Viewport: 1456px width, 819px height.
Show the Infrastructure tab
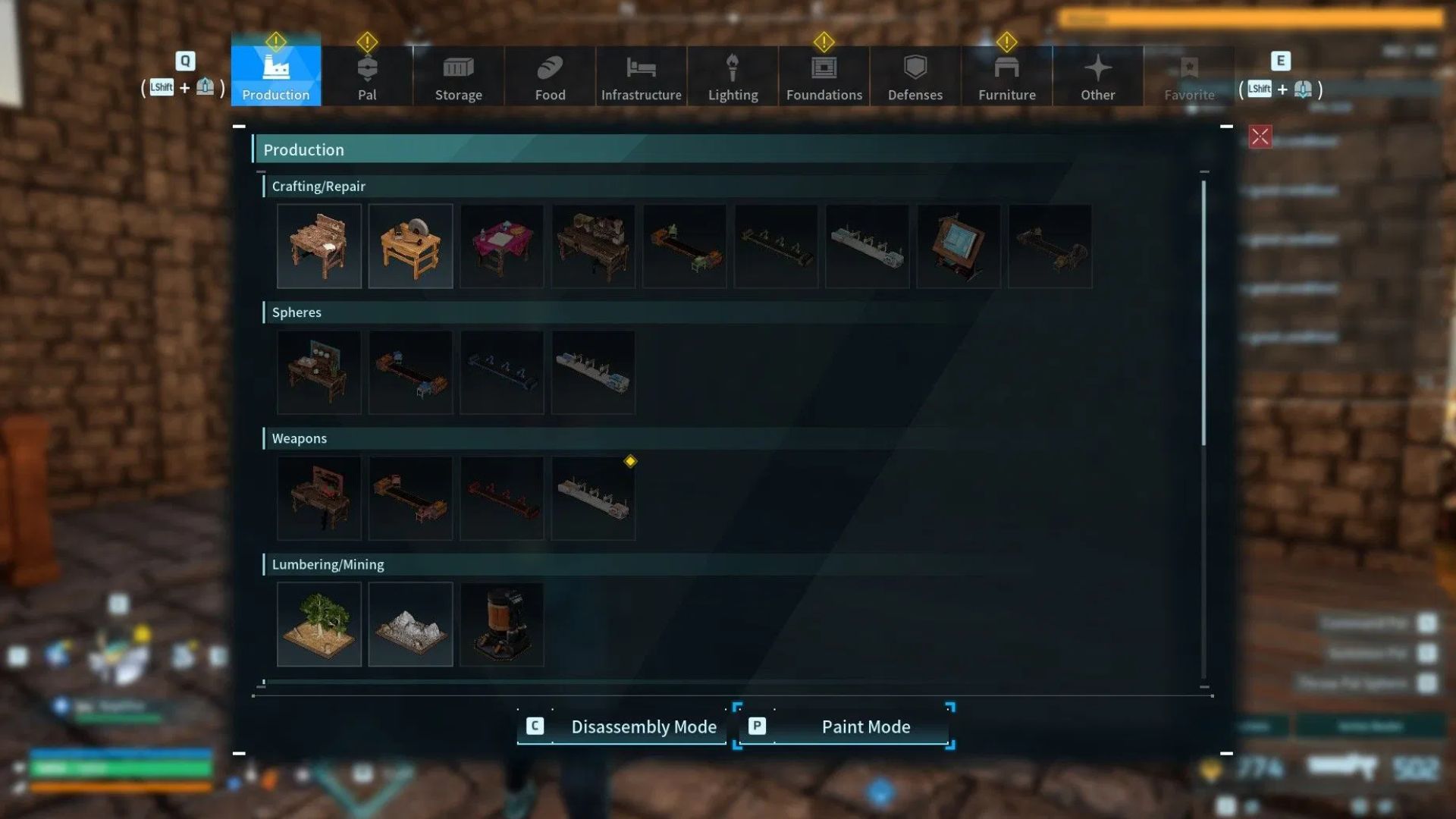pos(641,76)
